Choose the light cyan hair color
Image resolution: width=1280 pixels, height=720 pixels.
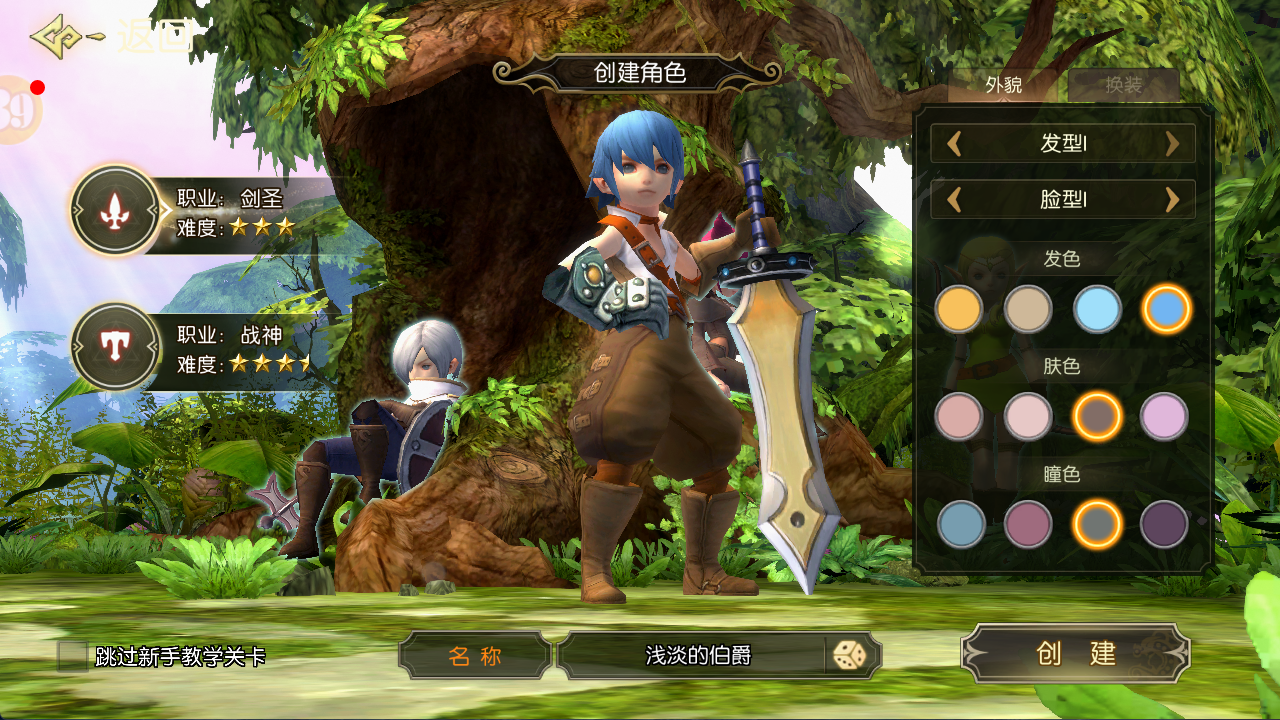pos(1097,310)
